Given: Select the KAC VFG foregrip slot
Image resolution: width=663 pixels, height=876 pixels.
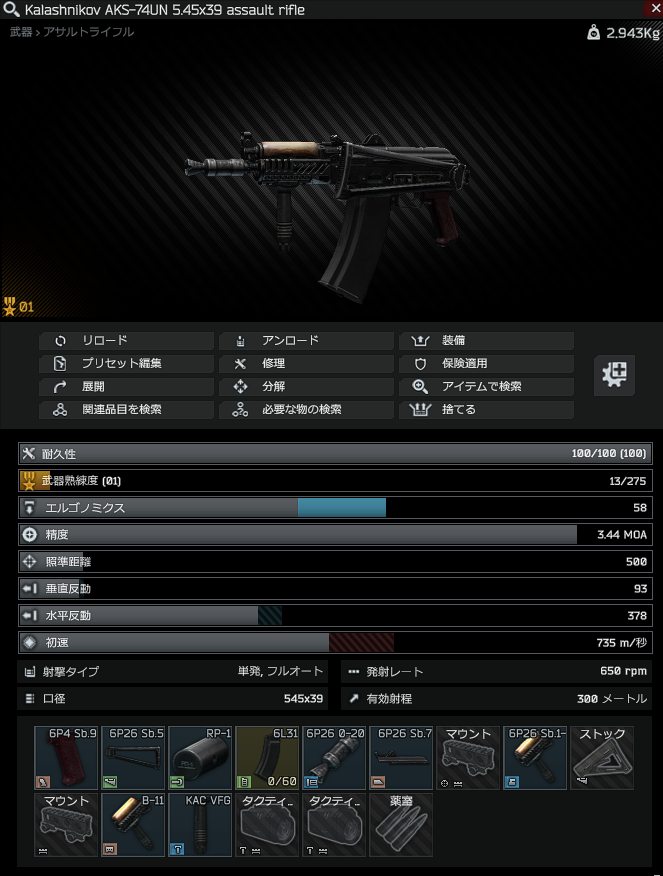Looking at the screenshot, I should coord(200,824).
